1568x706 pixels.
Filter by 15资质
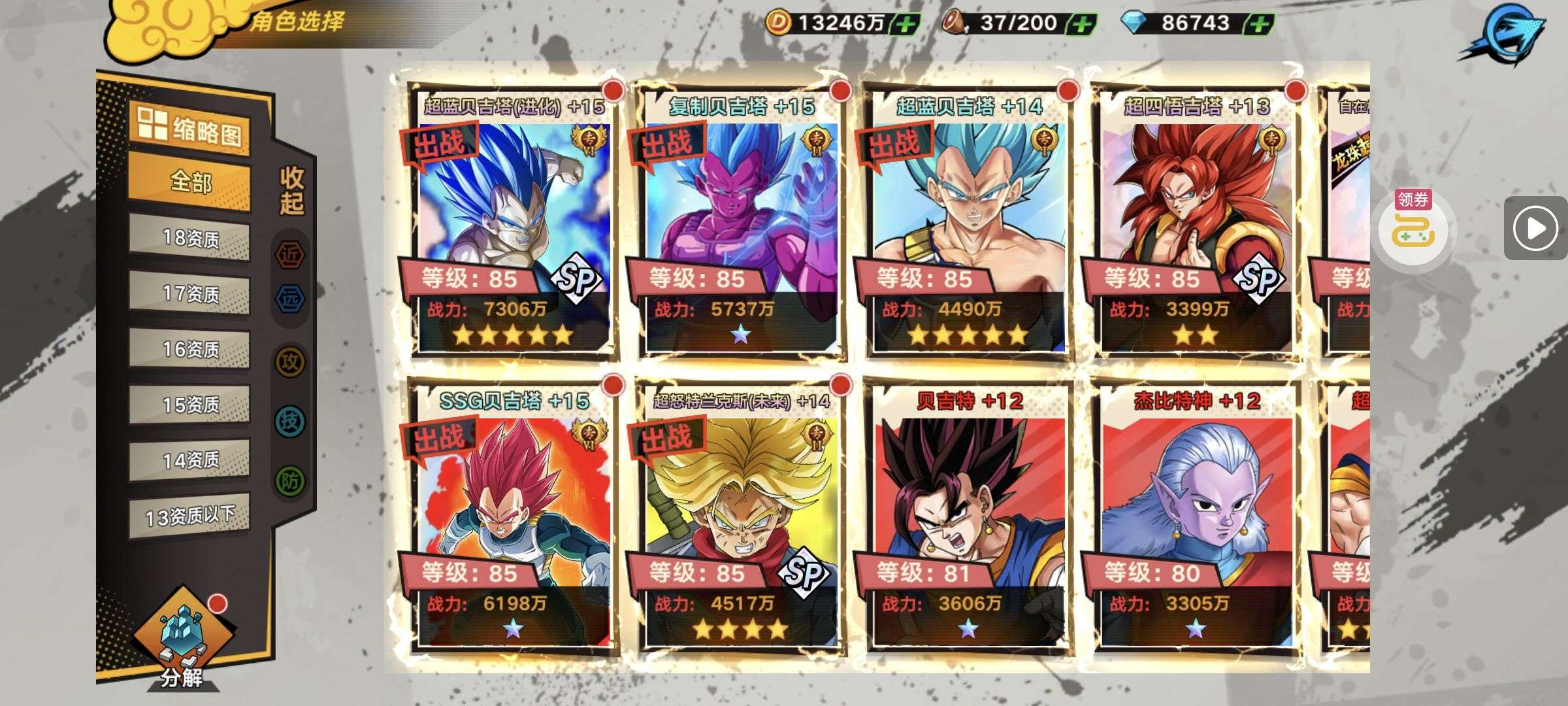[x=189, y=405]
